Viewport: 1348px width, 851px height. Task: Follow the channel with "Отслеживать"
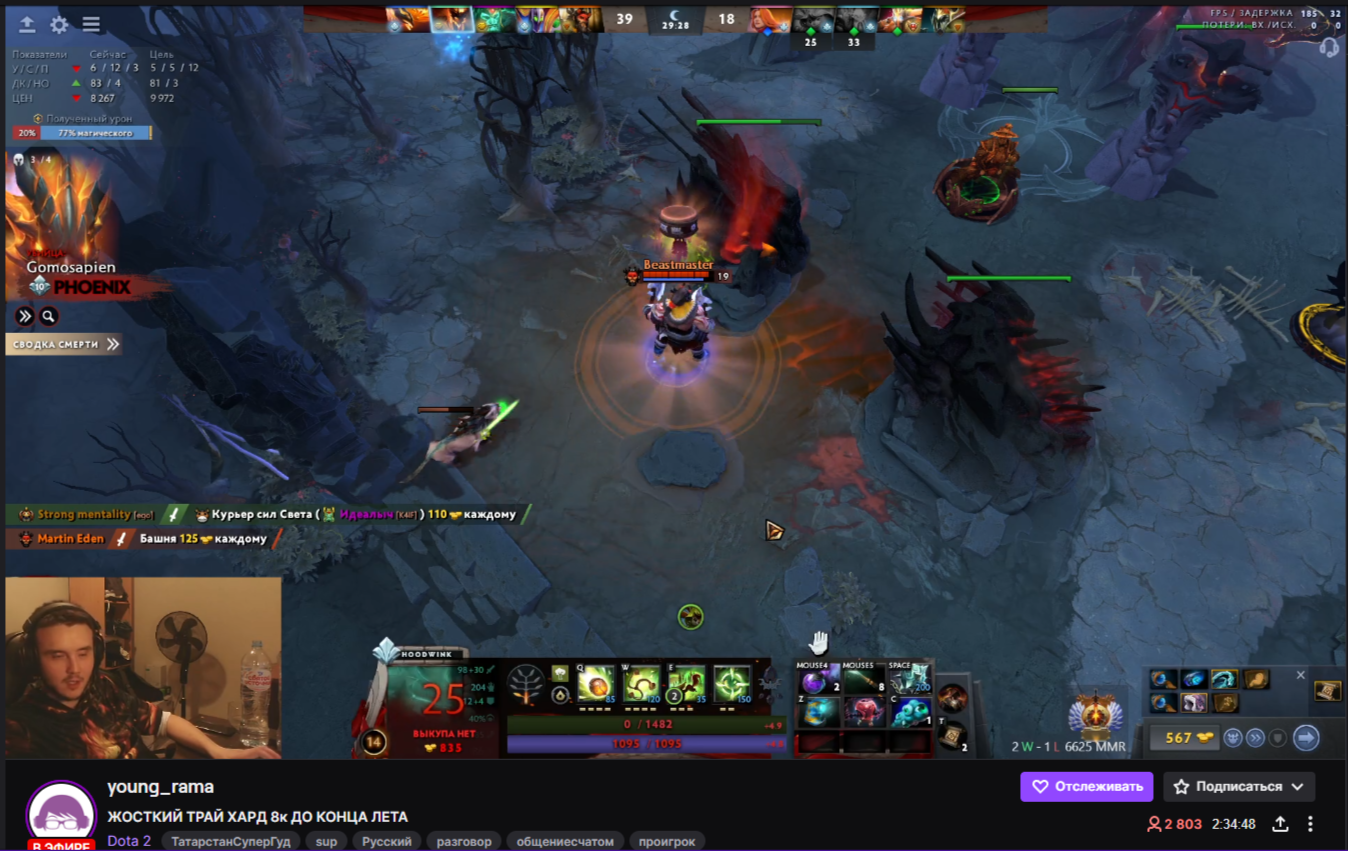[x=1086, y=787]
